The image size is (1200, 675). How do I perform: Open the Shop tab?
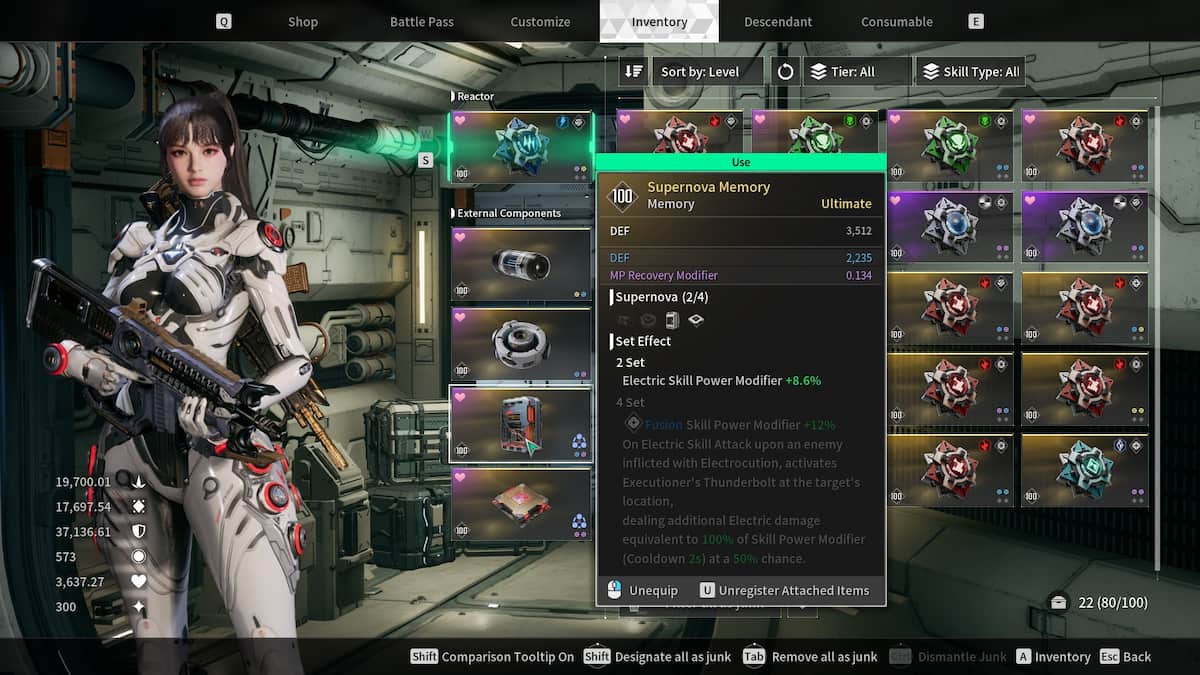(302, 21)
